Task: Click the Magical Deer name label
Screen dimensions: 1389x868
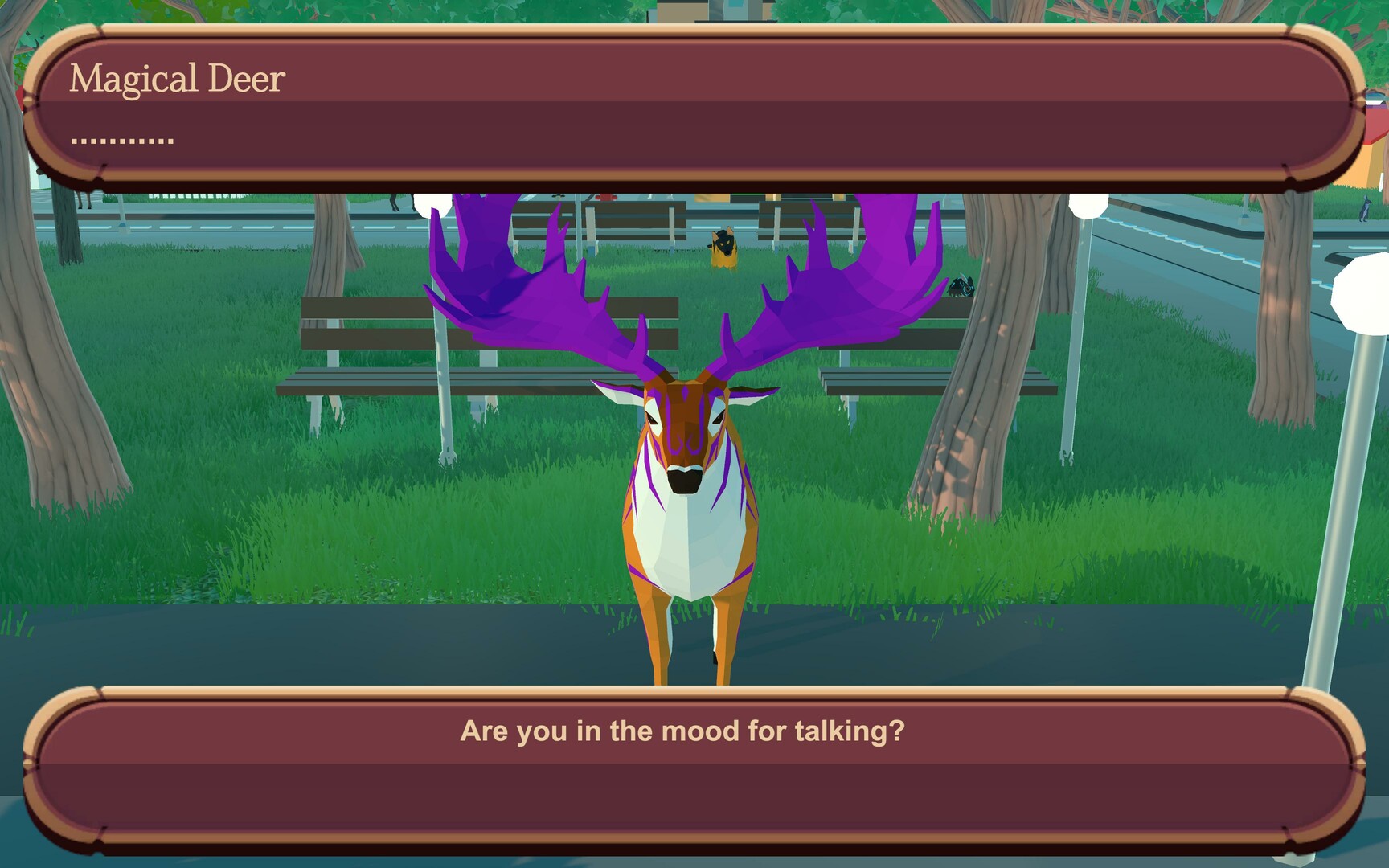Action: [178, 78]
